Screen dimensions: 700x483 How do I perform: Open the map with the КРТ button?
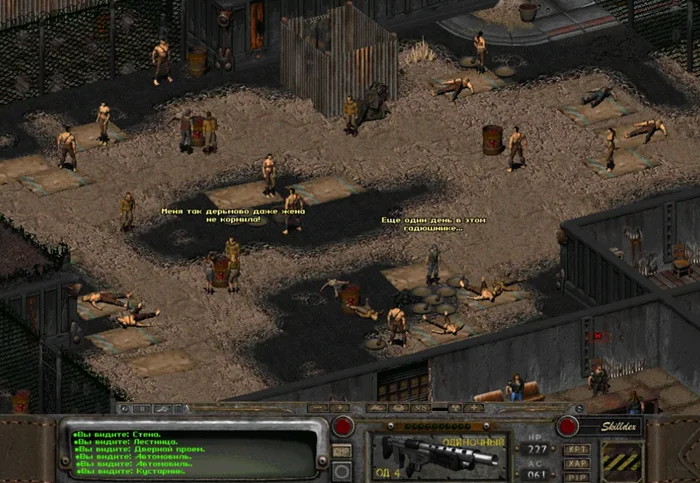click(x=577, y=449)
